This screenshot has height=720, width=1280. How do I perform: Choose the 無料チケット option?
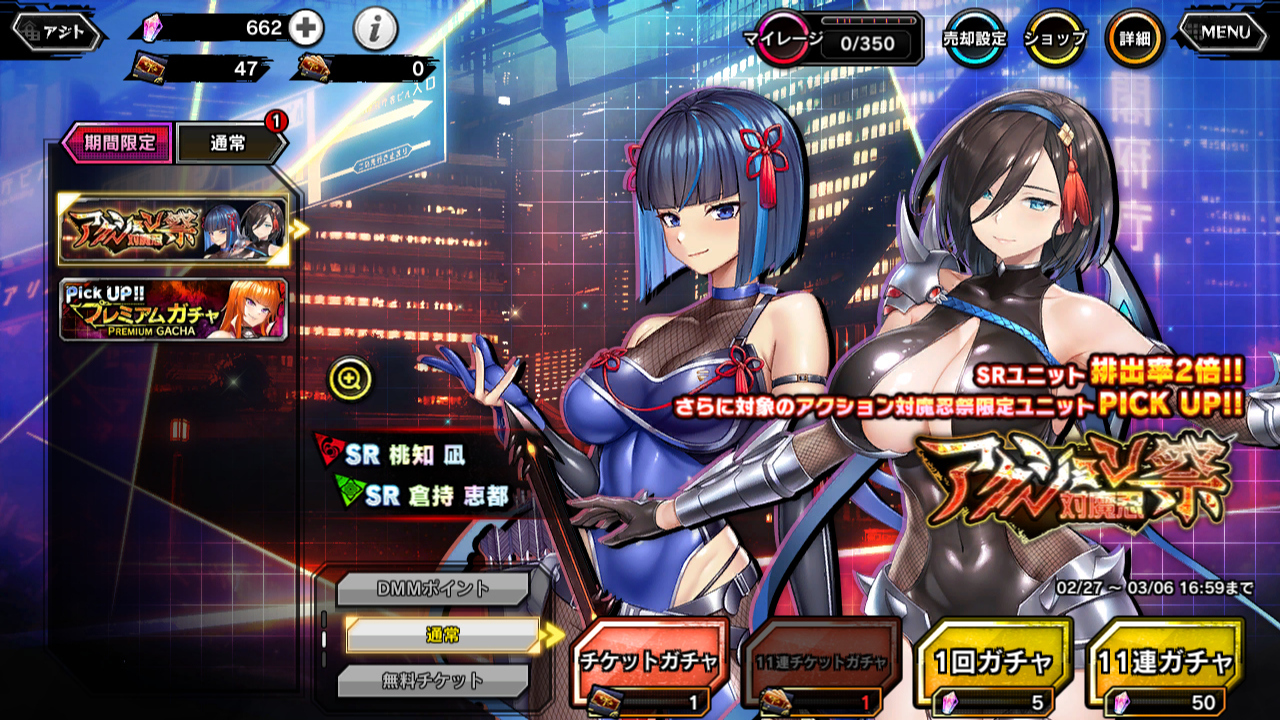432,681
